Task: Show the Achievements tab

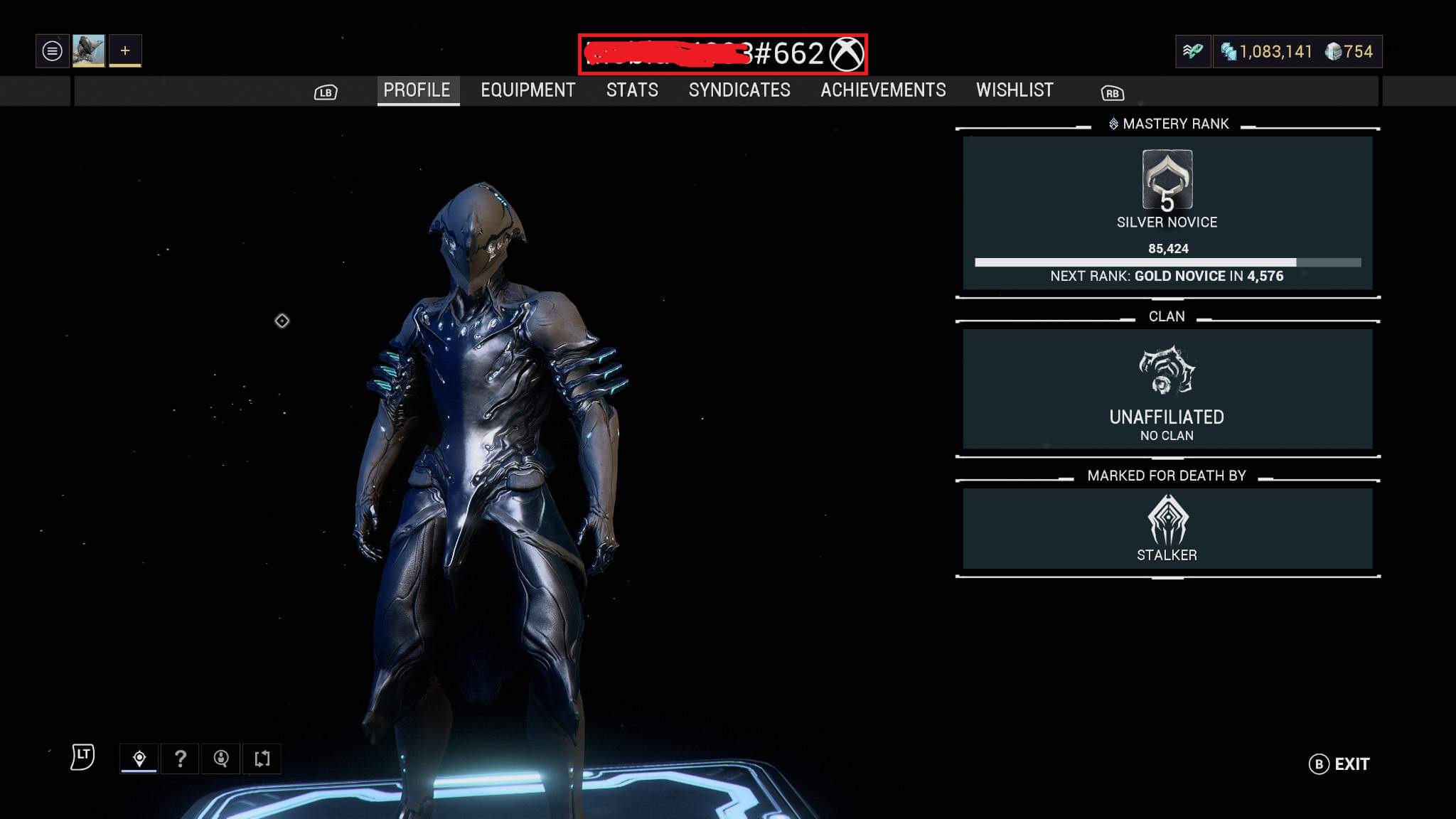Action: click(883, 90)
